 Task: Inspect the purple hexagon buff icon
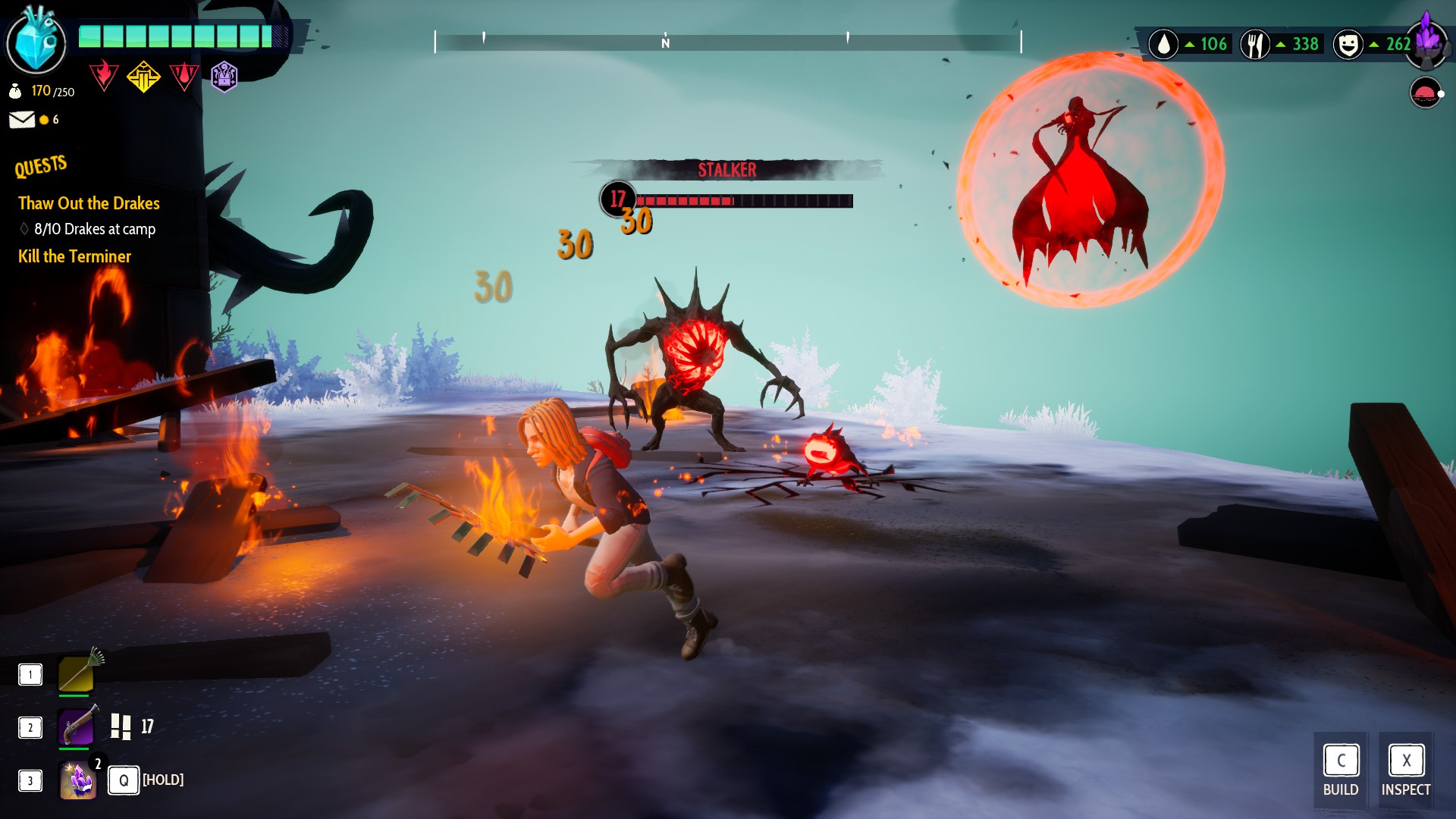(x=224, y=76)
